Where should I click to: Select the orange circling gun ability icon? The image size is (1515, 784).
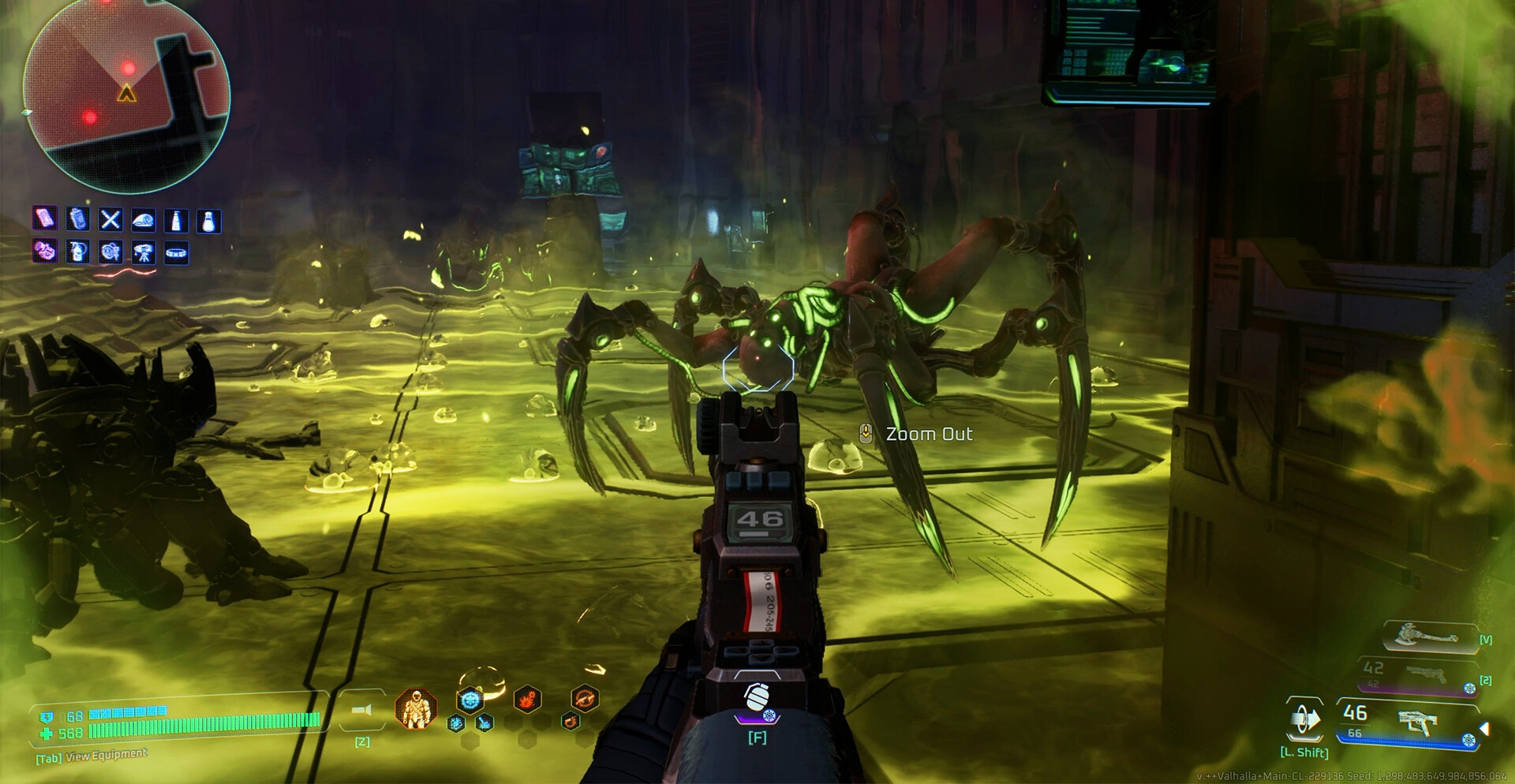585,698
